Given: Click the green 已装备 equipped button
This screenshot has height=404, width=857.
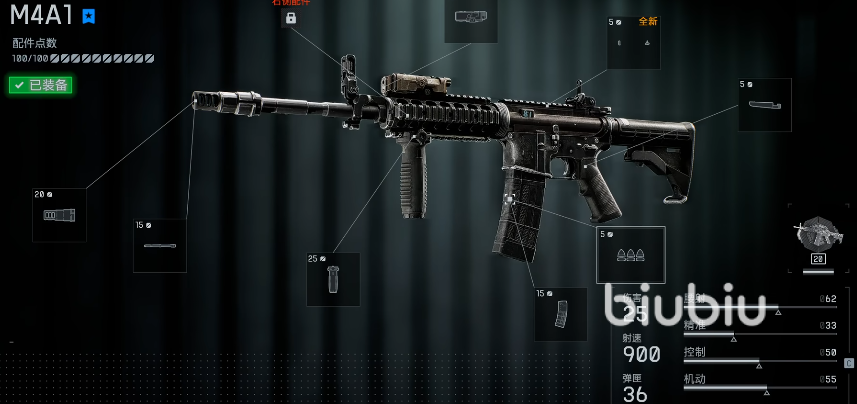Looking at the screenshot, I should tap(40, 85).
